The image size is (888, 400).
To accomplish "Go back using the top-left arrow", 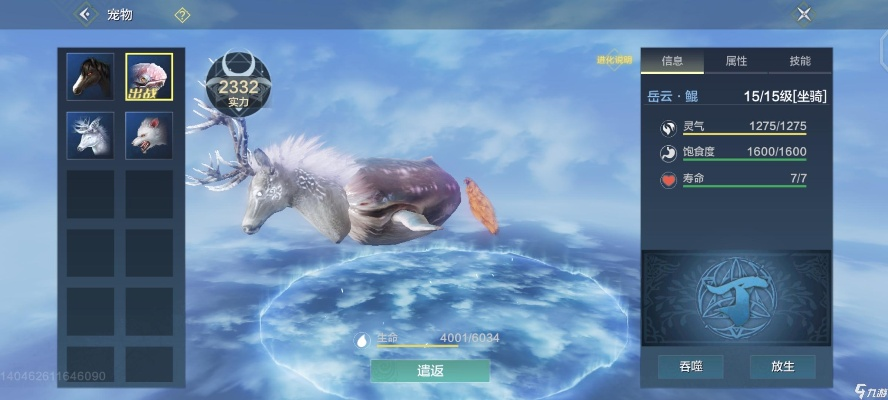I will click(x=85, y=14).
